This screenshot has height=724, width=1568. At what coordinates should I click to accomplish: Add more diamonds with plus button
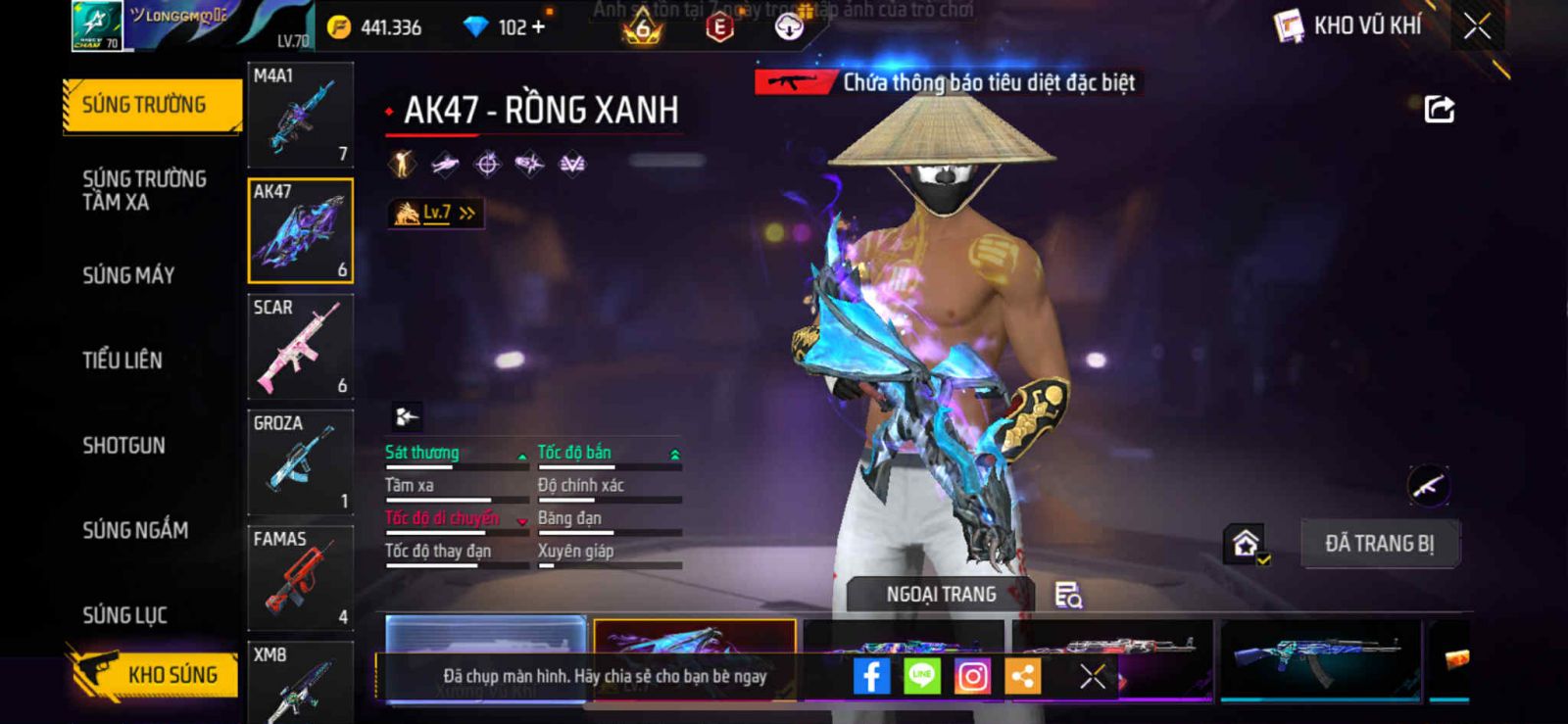point(537,26)
